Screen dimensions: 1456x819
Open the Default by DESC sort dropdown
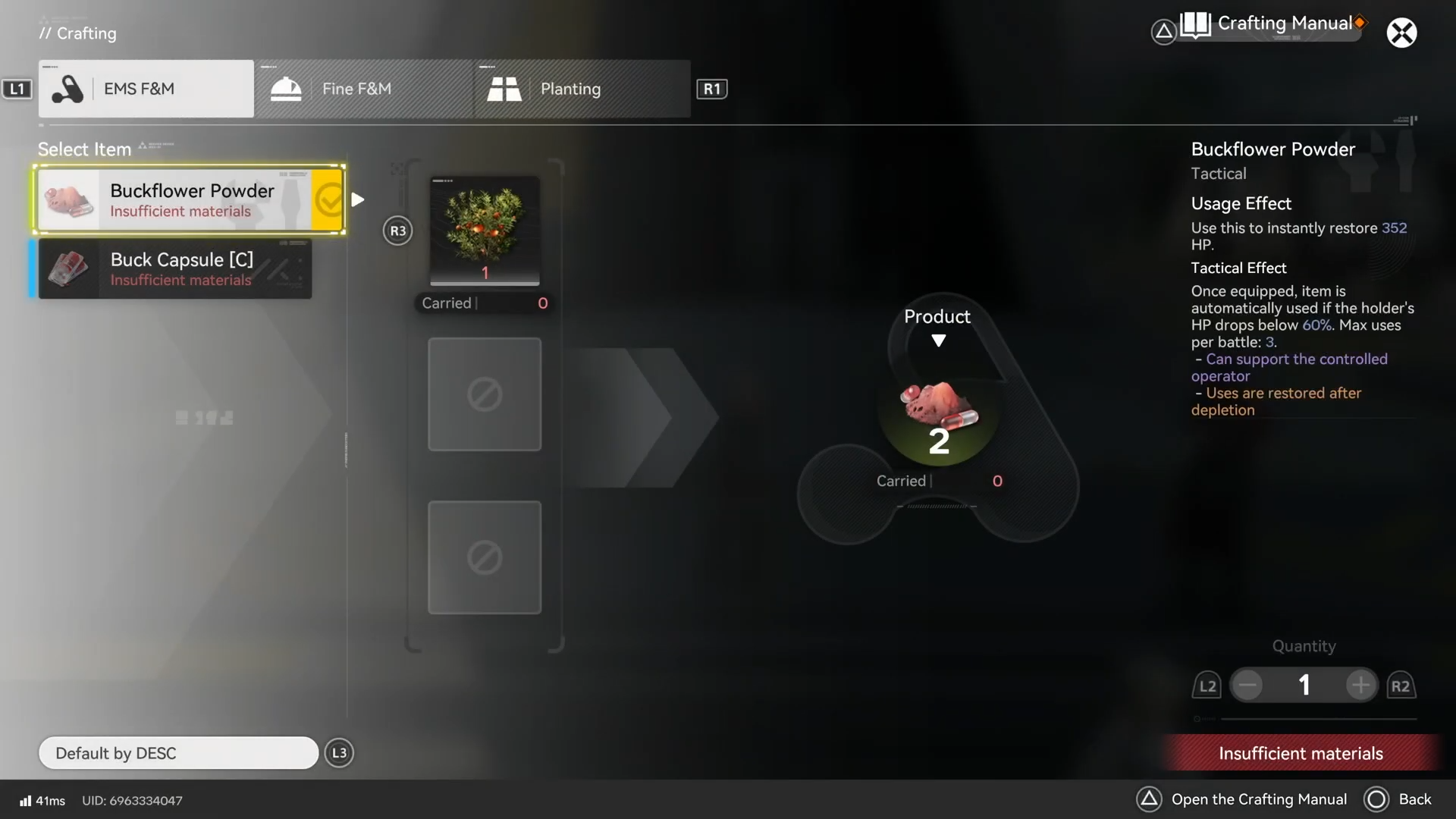point(178,753)
